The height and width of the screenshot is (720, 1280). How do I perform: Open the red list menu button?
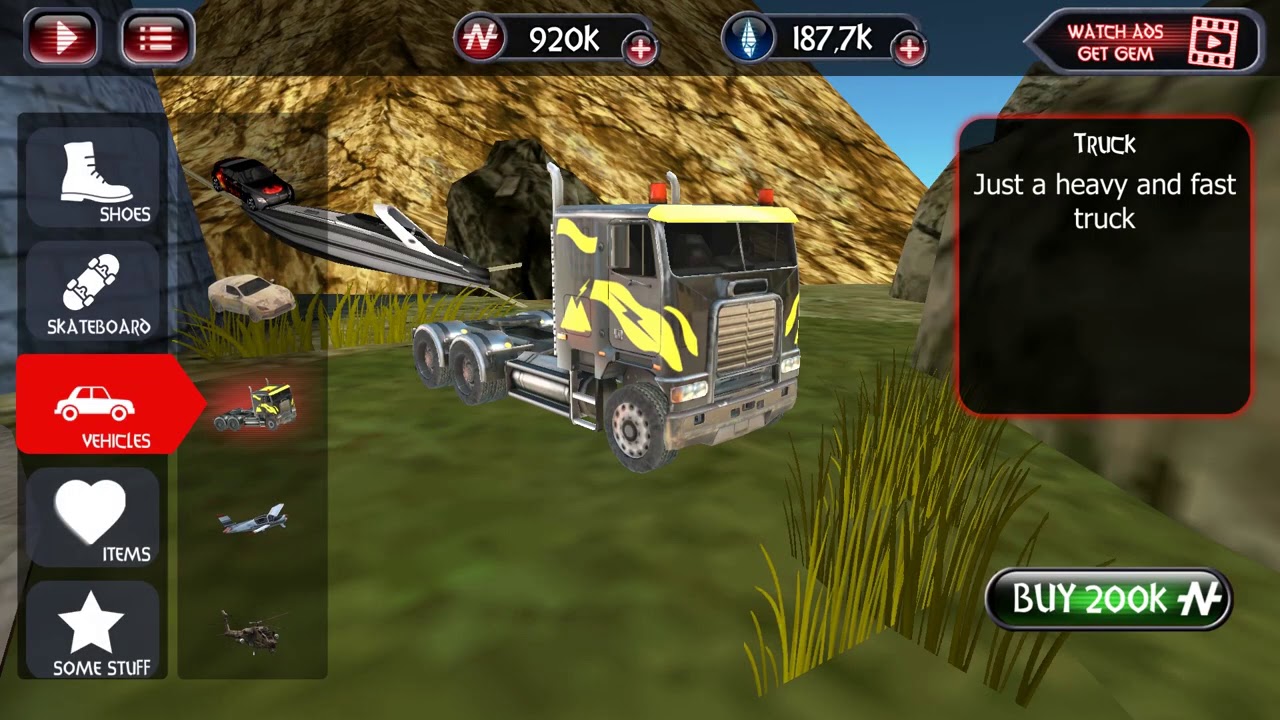(156, 39)
